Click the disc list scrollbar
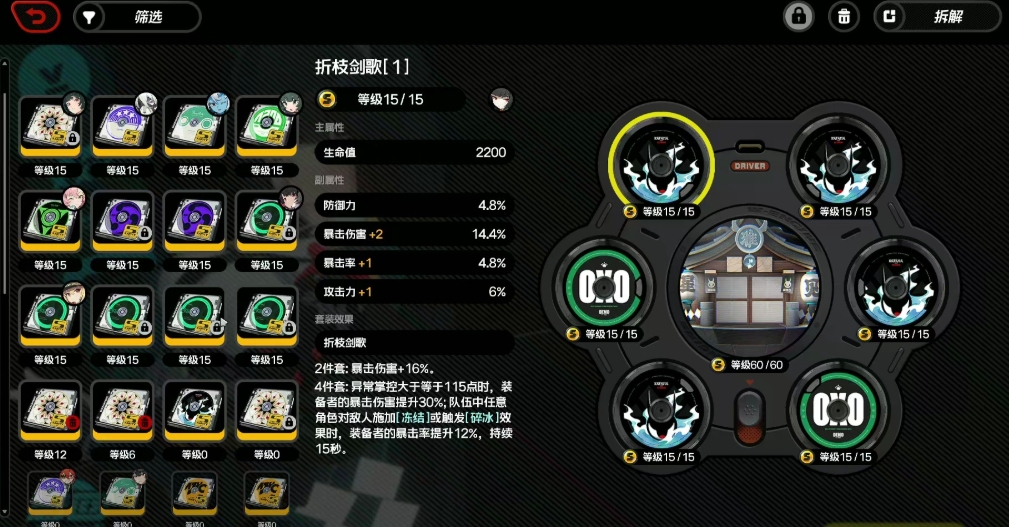1009x527 pixels. click(6, 180)
